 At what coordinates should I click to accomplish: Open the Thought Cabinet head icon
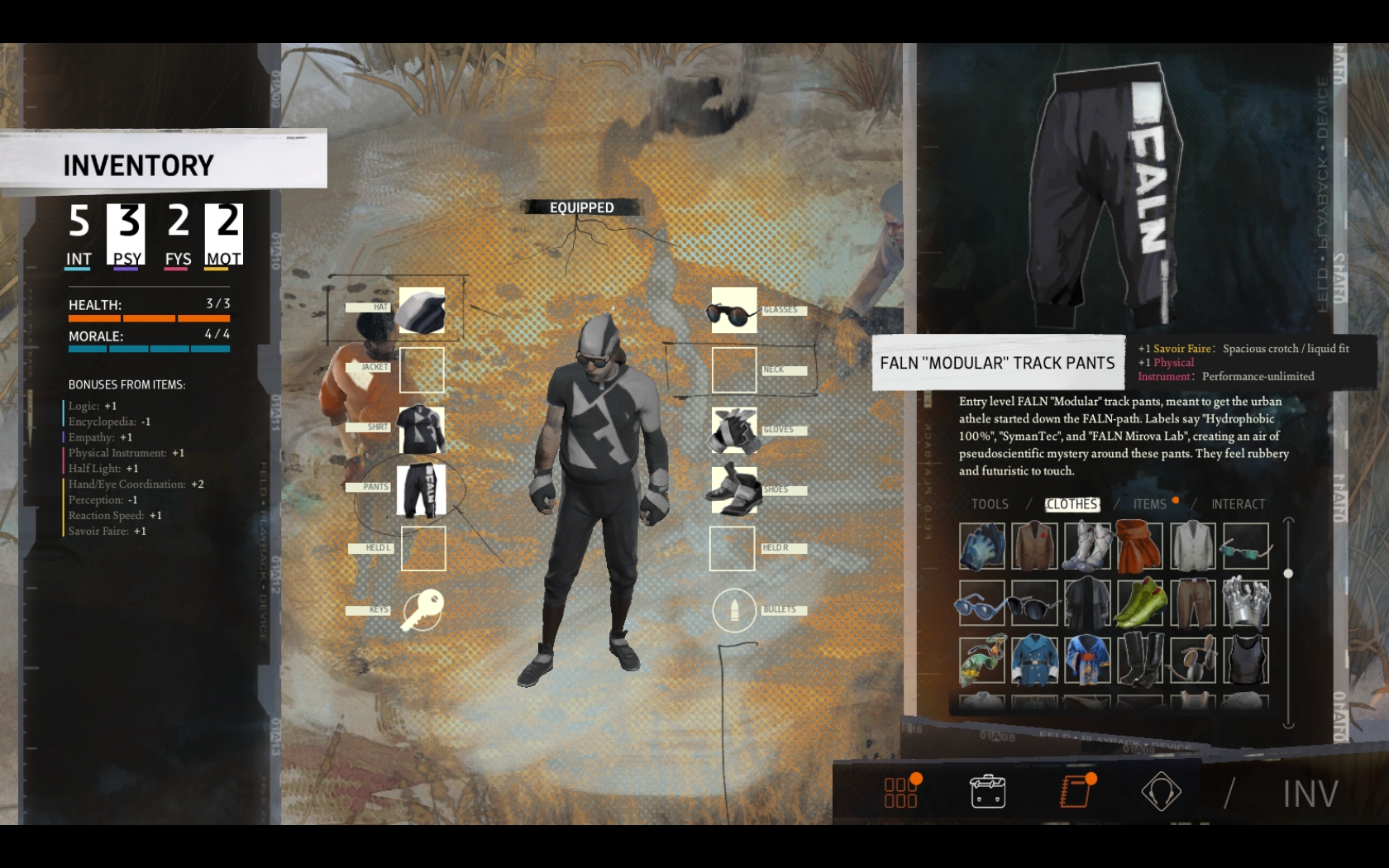(1161, 792)
